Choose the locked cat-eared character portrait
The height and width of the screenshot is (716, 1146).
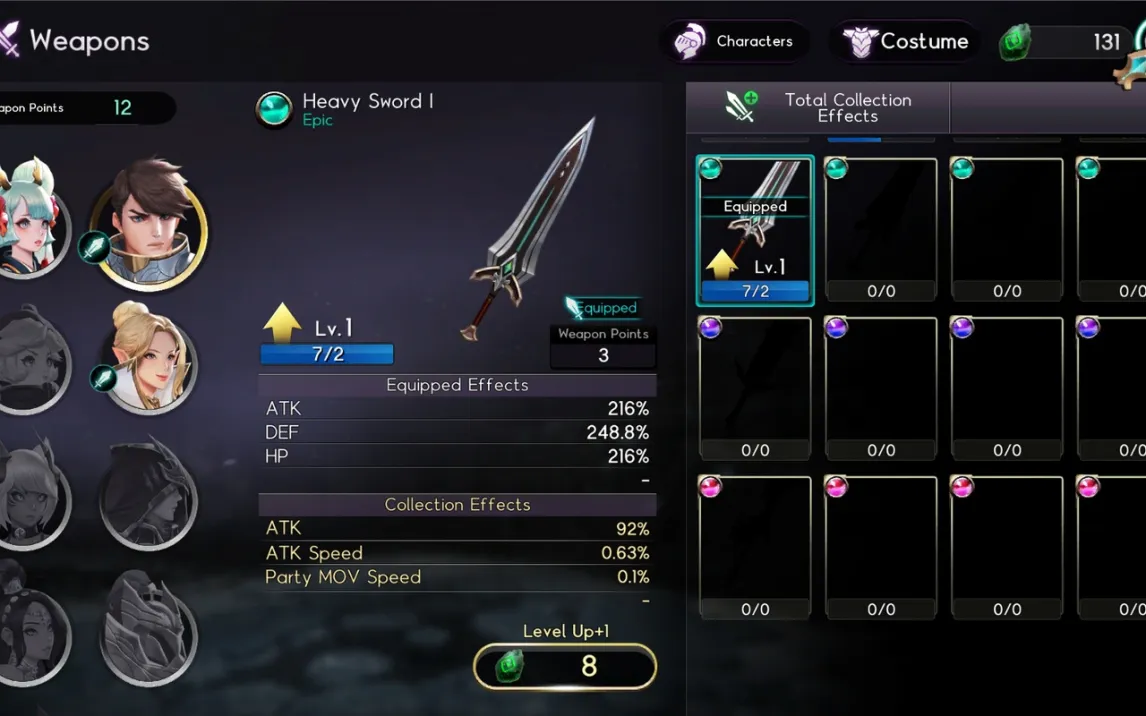pos(30,495)
